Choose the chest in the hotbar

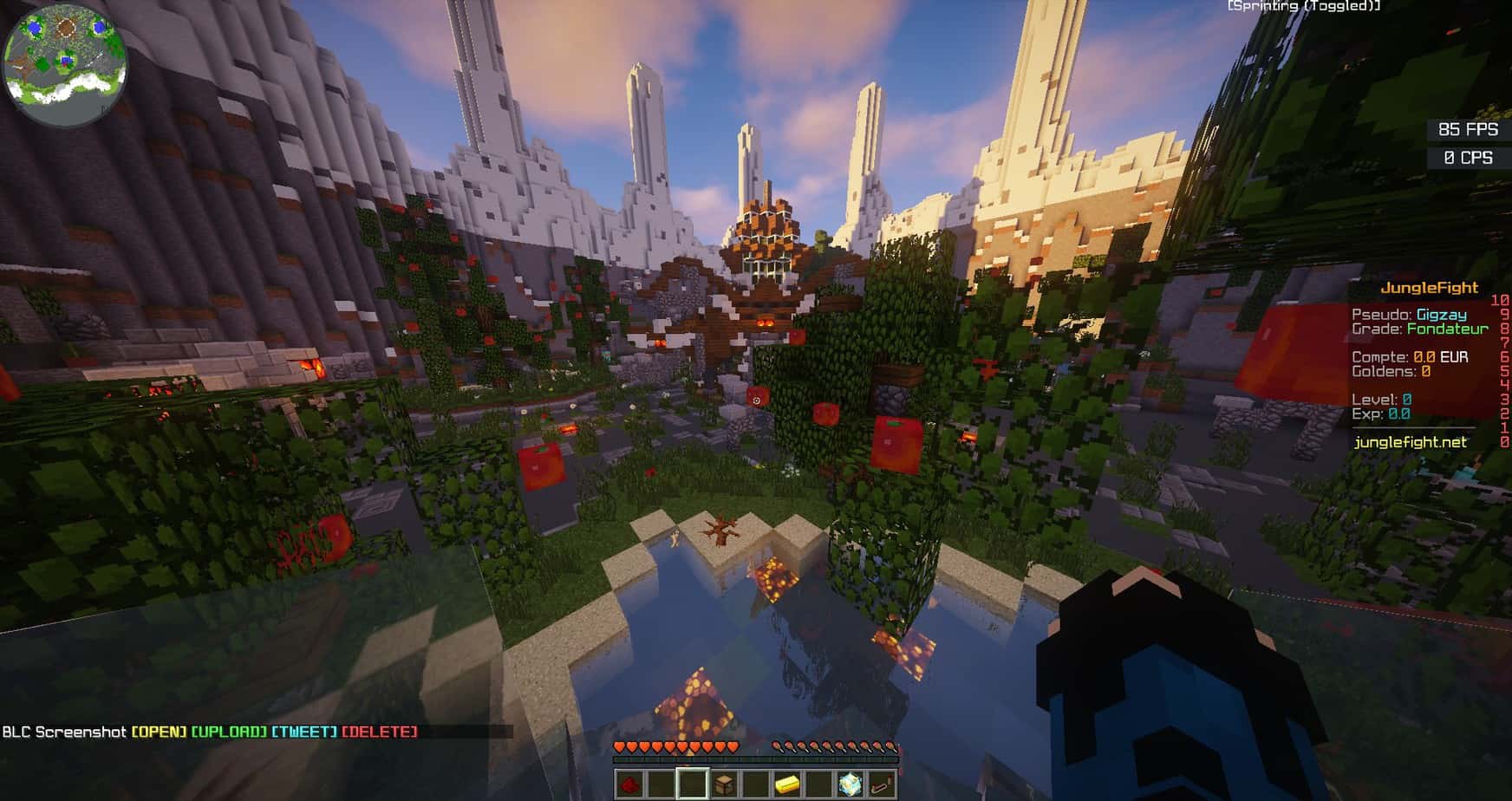tap(725, 784)
